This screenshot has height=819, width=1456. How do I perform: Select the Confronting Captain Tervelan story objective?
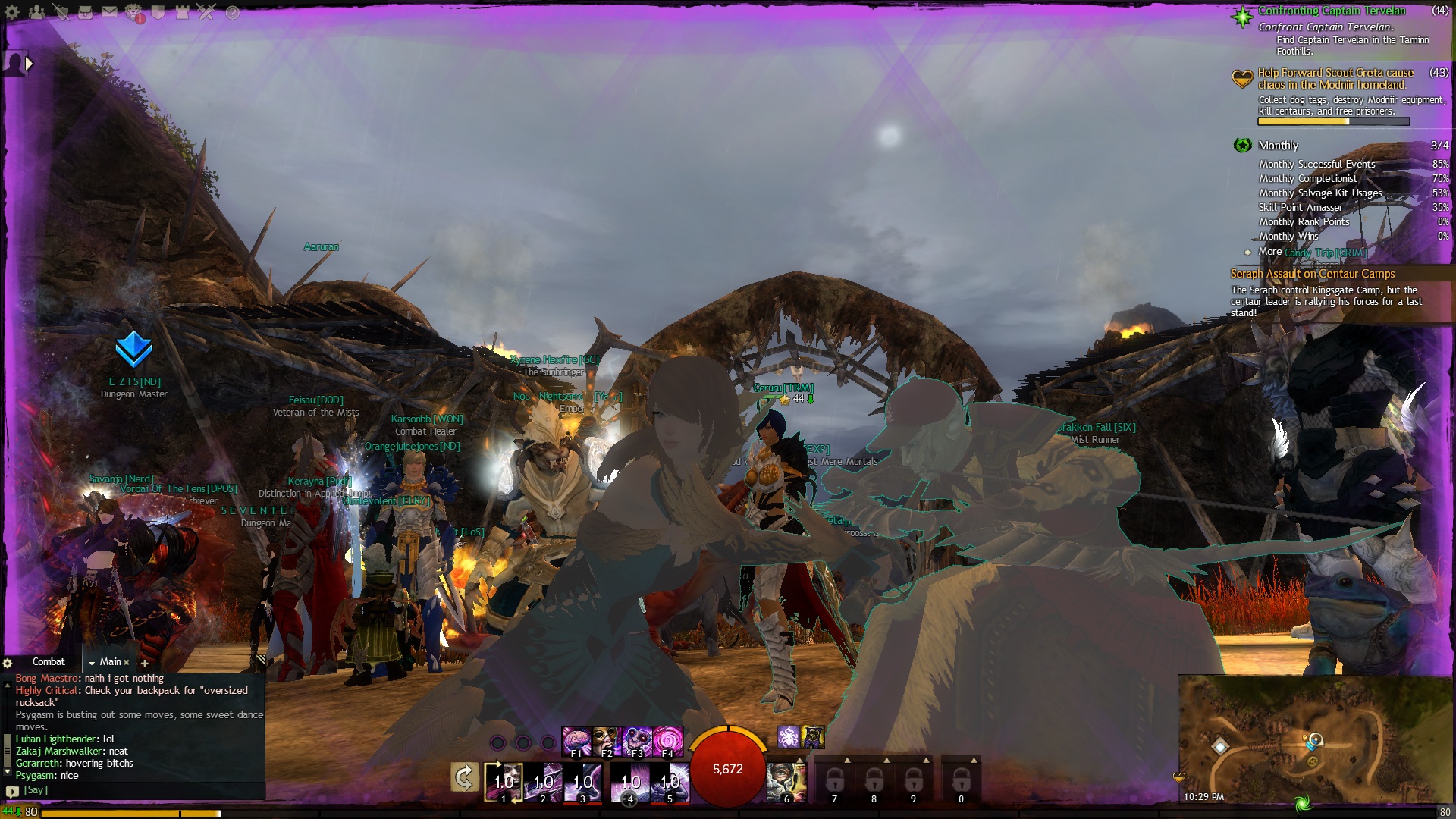click(x=1331, y=11)
